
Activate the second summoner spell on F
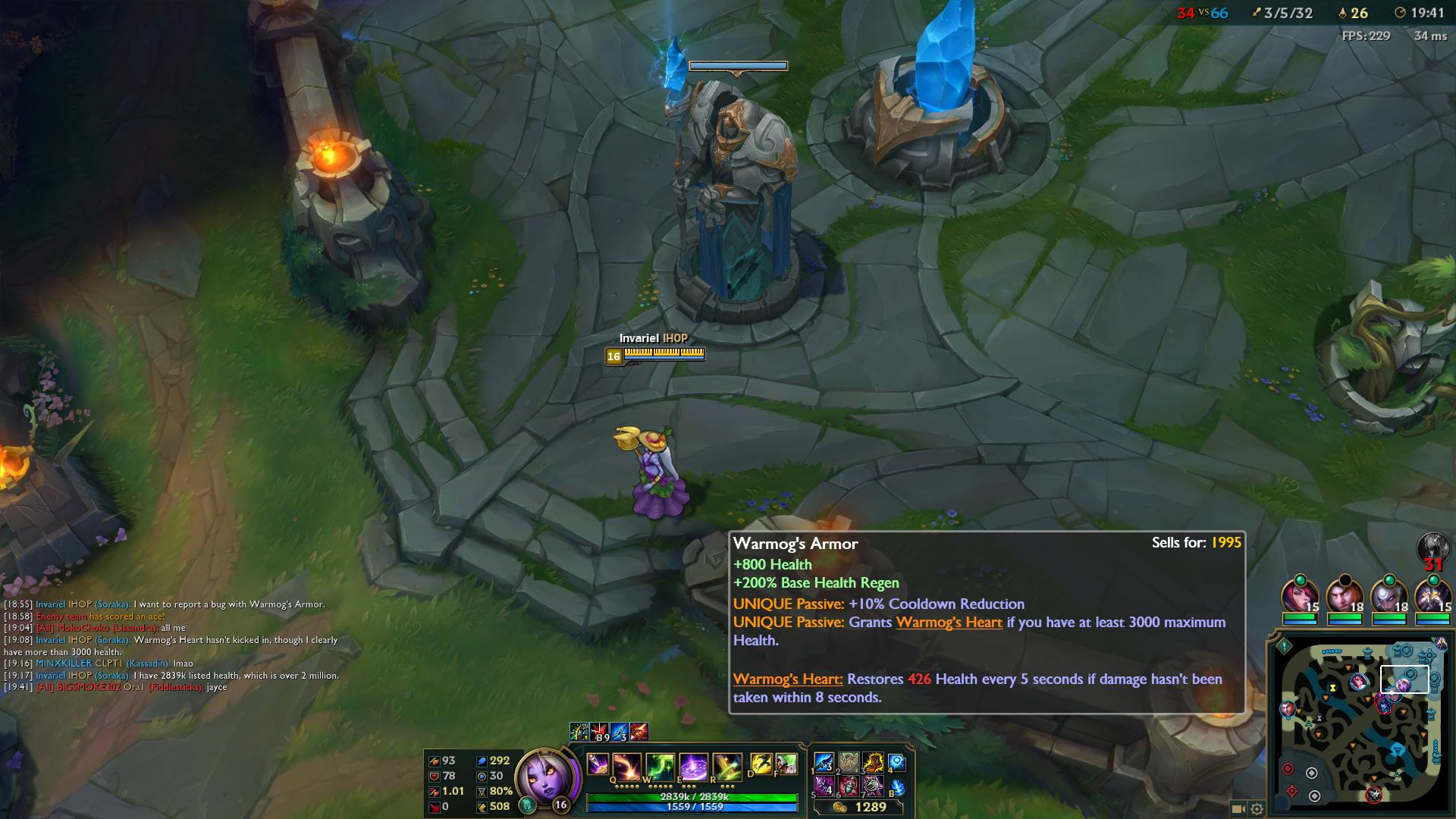tap(786, 764)
